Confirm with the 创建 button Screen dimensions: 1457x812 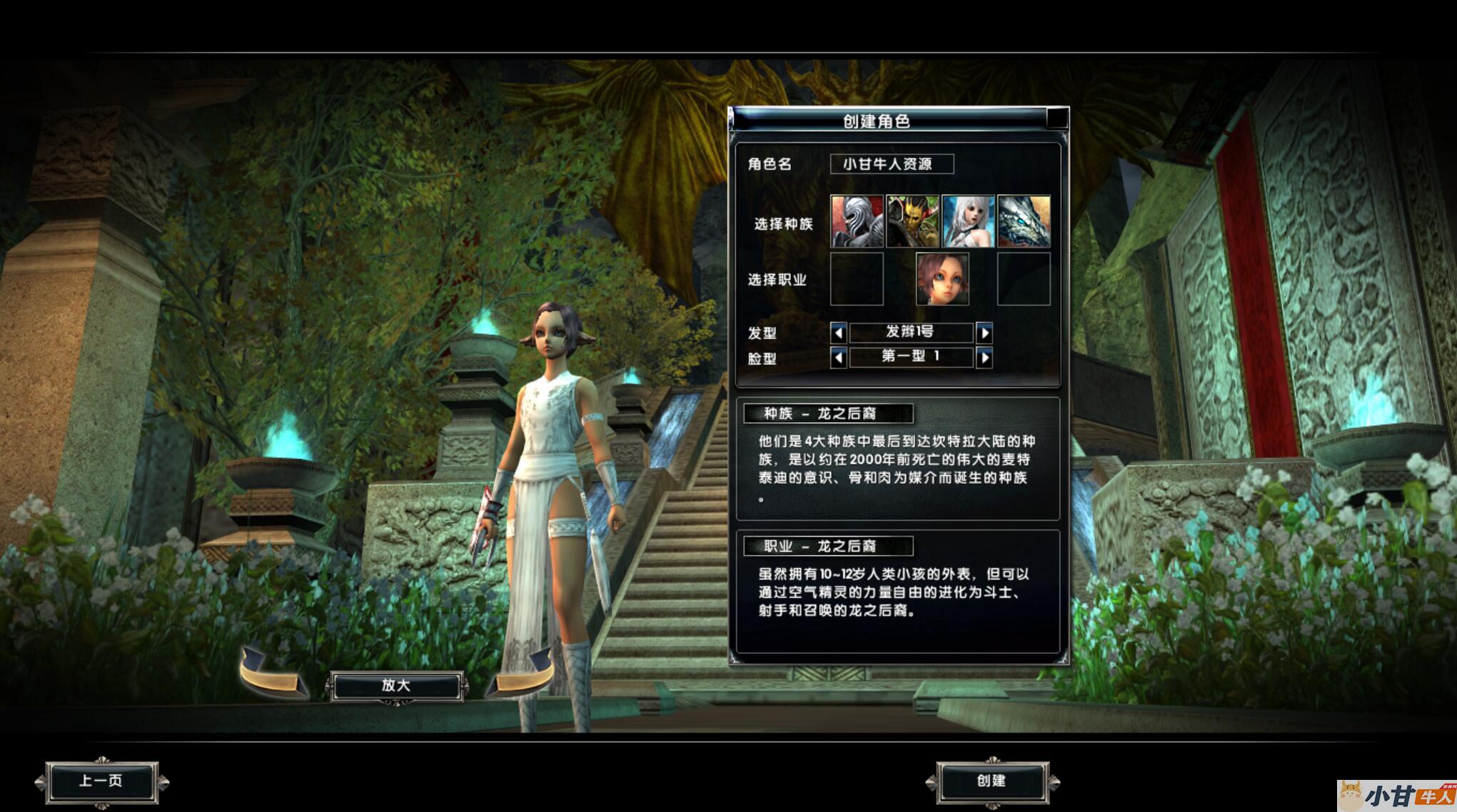(x=992, y=782)
